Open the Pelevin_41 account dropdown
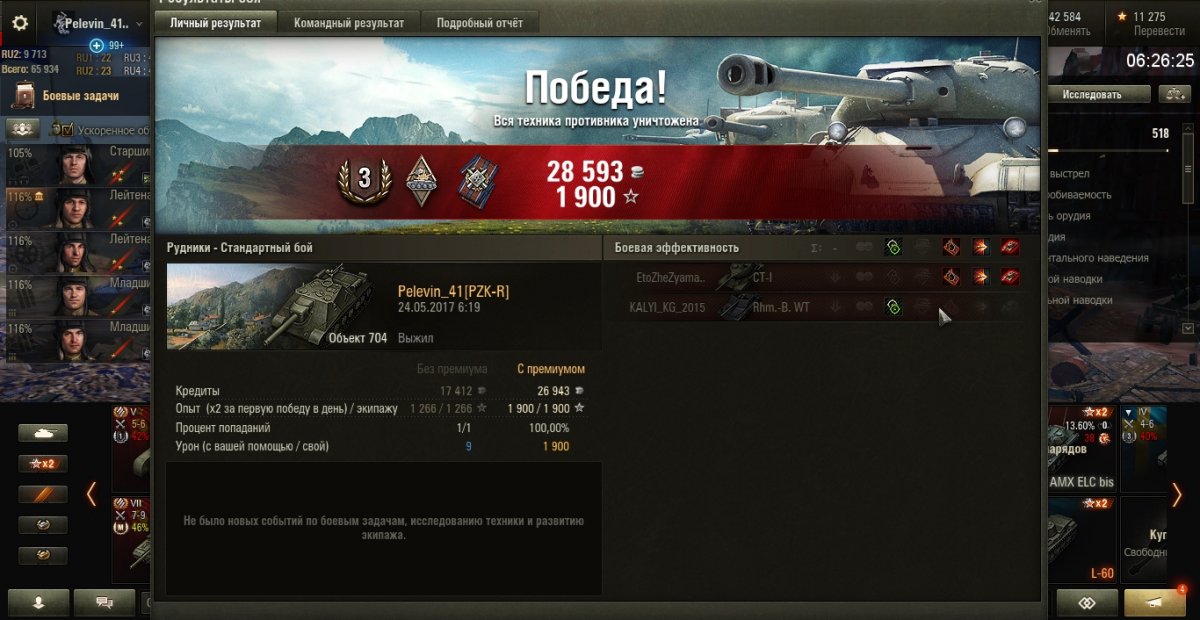Screen dimensions: 1200x620 [97, 23]
